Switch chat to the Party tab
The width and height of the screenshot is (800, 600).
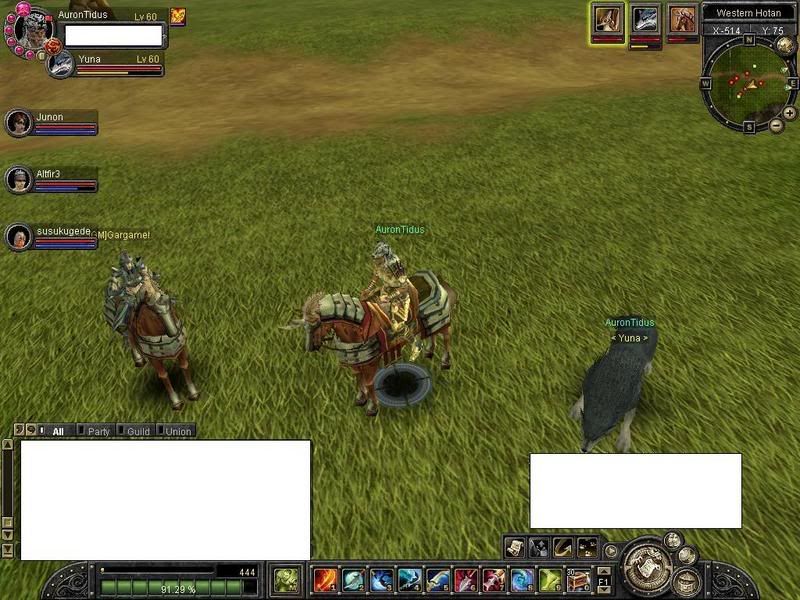click(98, 432)
